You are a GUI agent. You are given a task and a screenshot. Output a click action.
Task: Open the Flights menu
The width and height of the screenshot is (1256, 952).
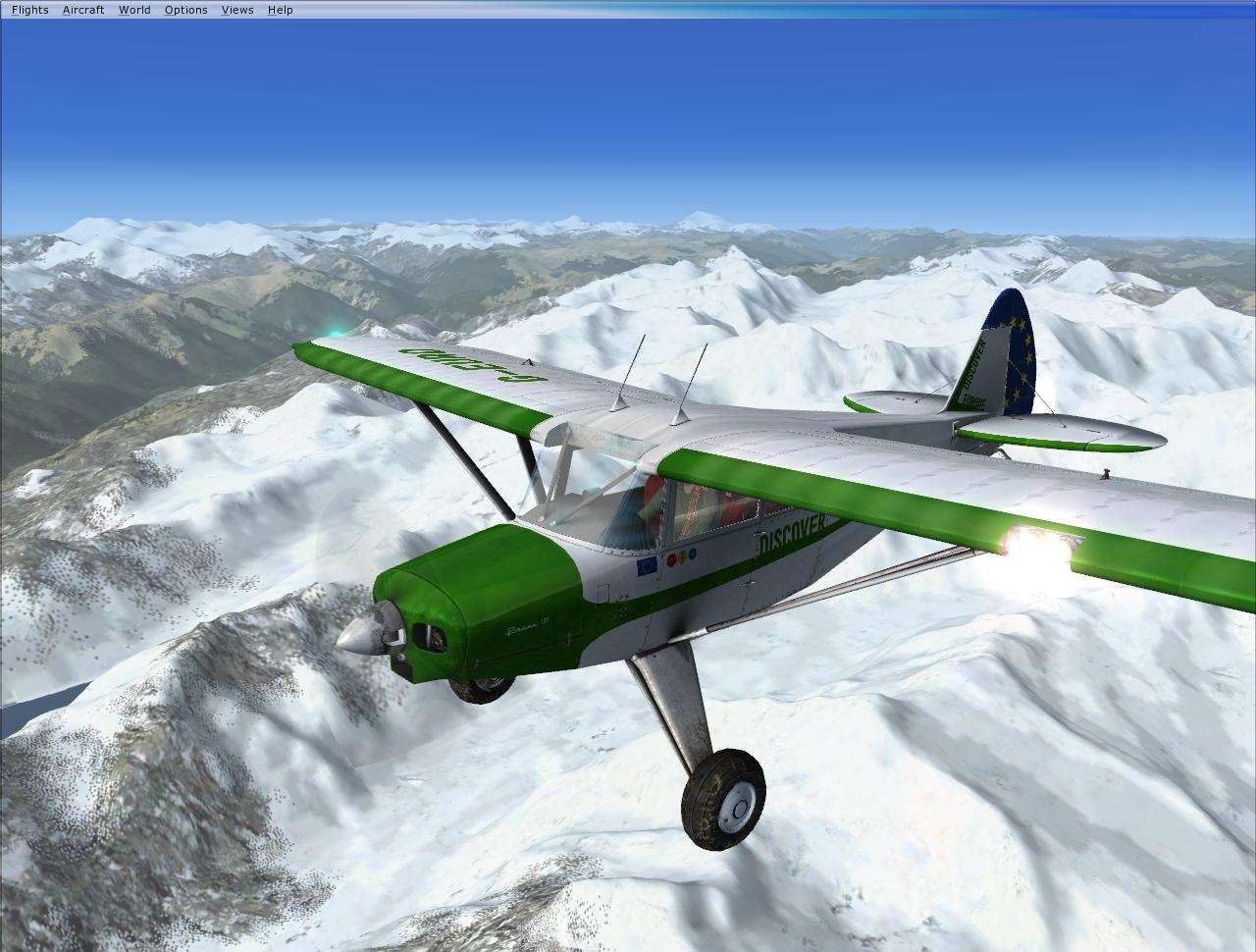[28, 9]
